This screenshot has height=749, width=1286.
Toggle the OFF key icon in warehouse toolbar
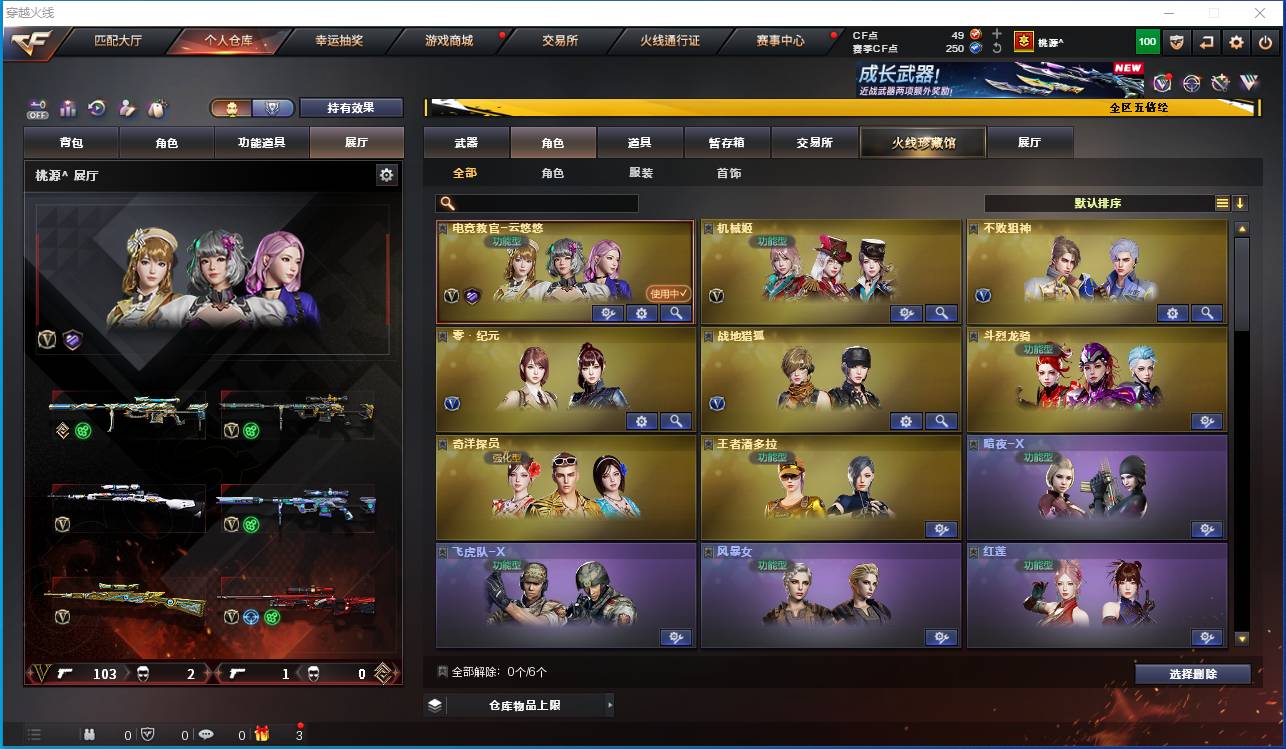(x=38, y=107)
